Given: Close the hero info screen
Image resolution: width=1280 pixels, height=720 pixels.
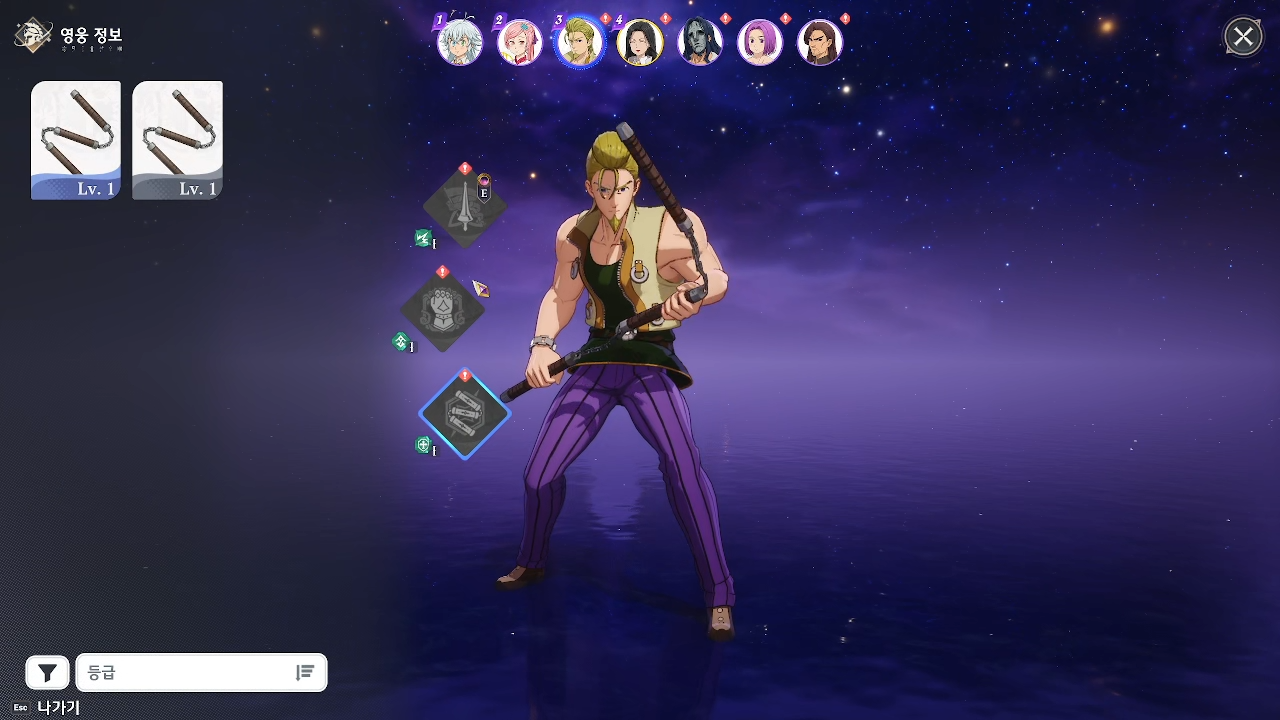Looking at the screenshot, I should [x=1243, y=38].
